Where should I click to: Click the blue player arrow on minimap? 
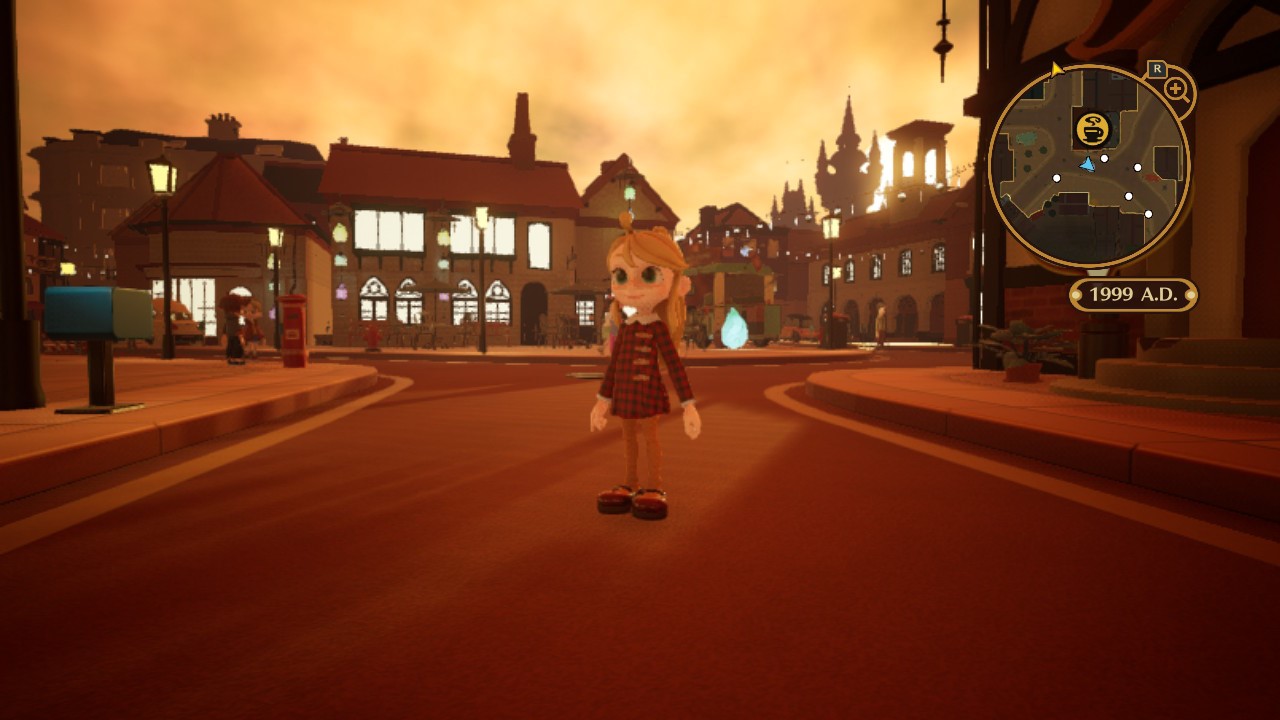(1088, 164)
